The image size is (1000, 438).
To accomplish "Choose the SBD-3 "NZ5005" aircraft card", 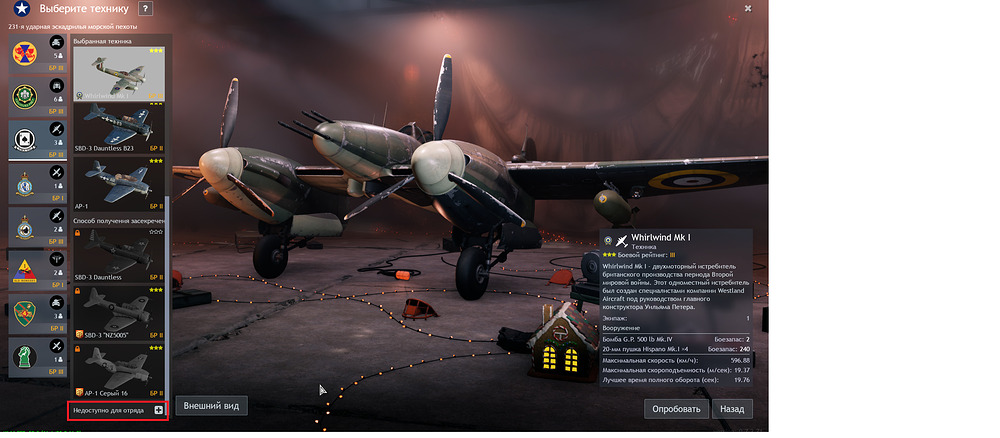I will coord(119,311).
